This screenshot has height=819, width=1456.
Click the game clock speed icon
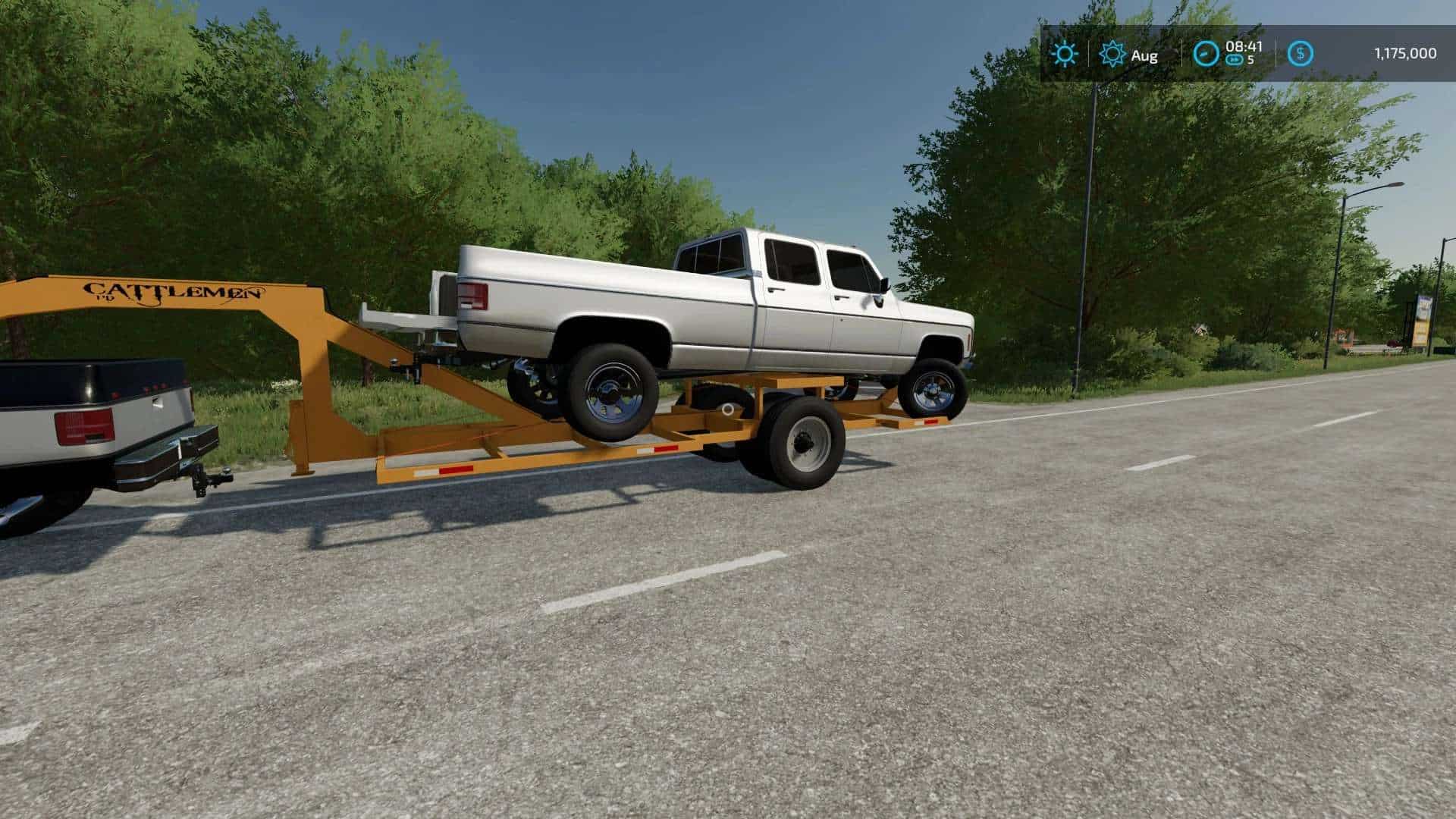click(1206, 54)
